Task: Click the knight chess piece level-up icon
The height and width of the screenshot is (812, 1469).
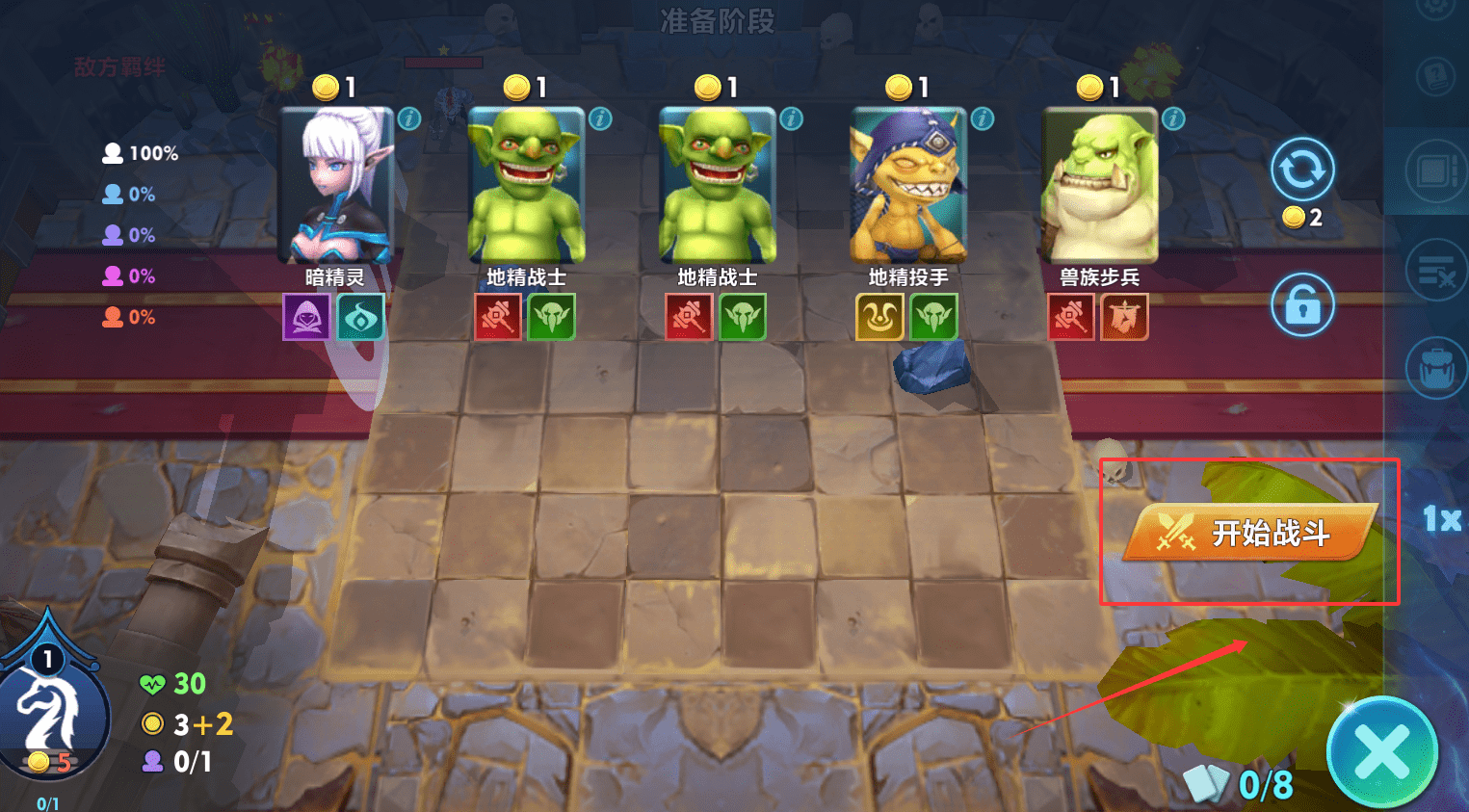Action: click(x=50, y=713)
